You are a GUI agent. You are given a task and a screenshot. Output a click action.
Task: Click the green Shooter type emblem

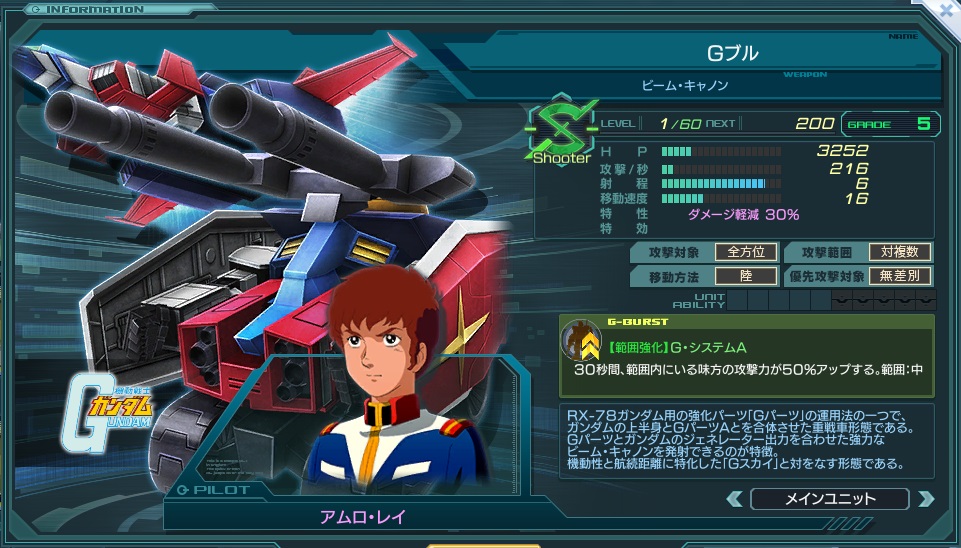tap(560, 134)
